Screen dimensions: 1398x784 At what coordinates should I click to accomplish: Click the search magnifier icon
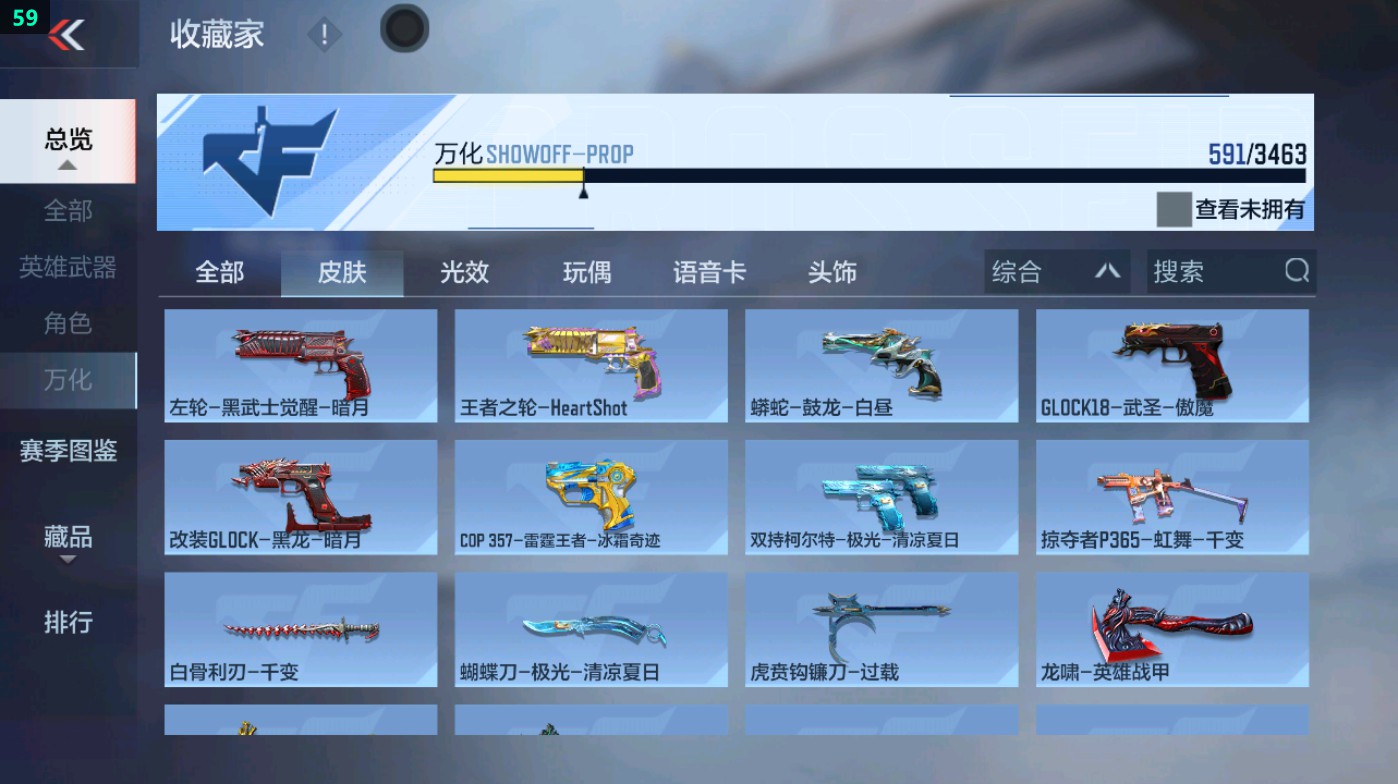point(1297,271)
